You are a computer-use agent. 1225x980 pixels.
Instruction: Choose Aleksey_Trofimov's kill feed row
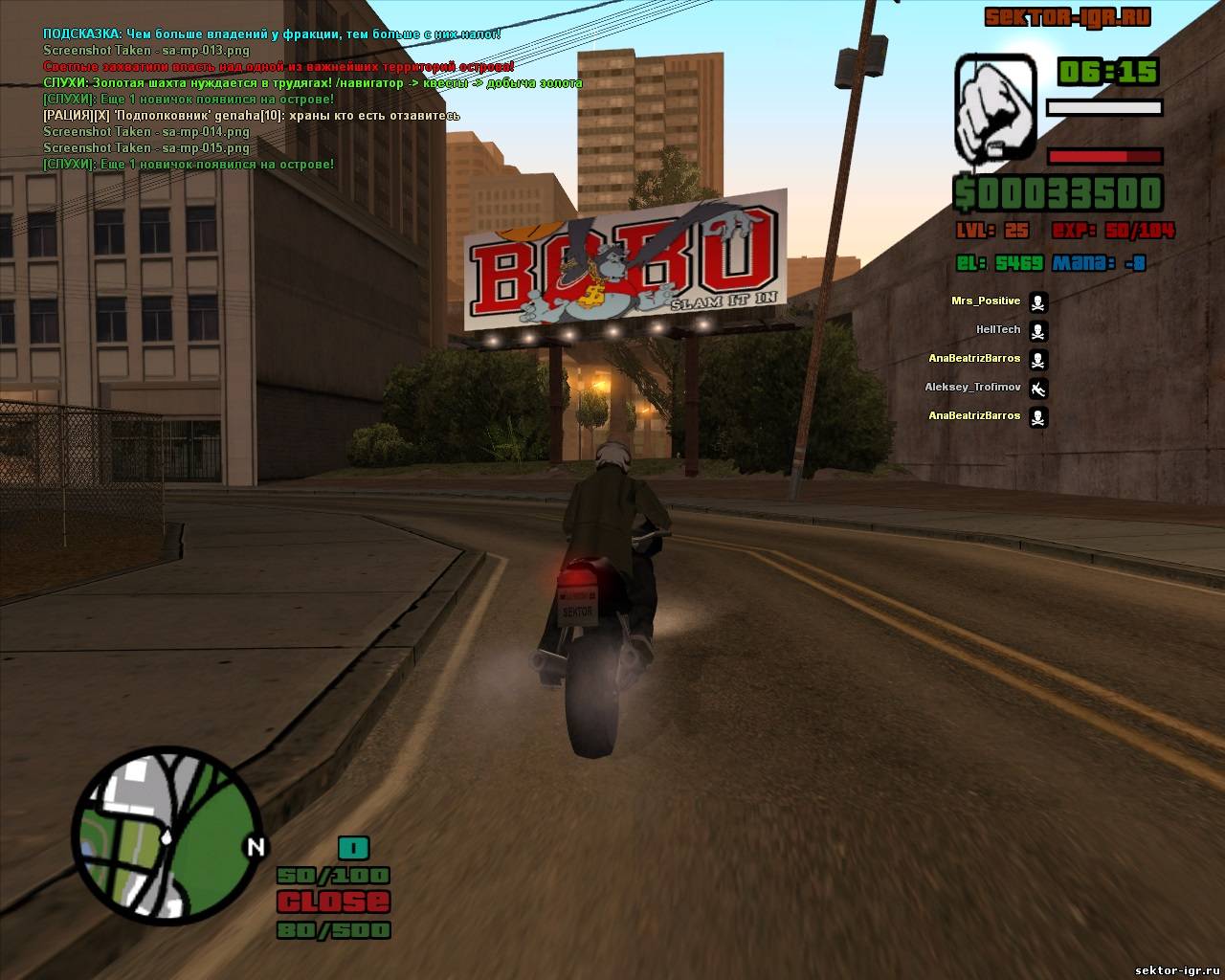click(x=972, y=388)
